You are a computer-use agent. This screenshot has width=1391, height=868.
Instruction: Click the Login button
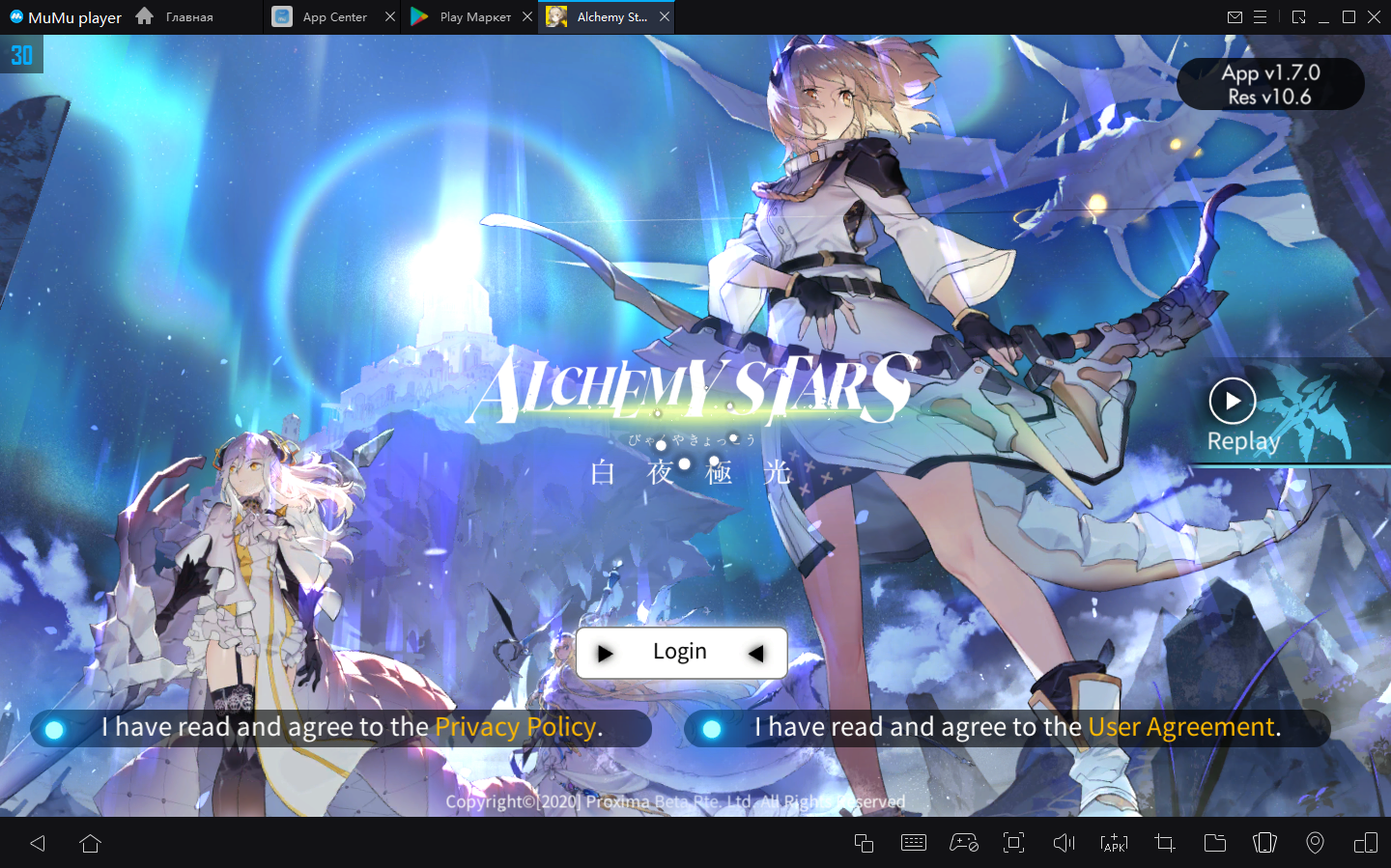(x=680, y=653)
